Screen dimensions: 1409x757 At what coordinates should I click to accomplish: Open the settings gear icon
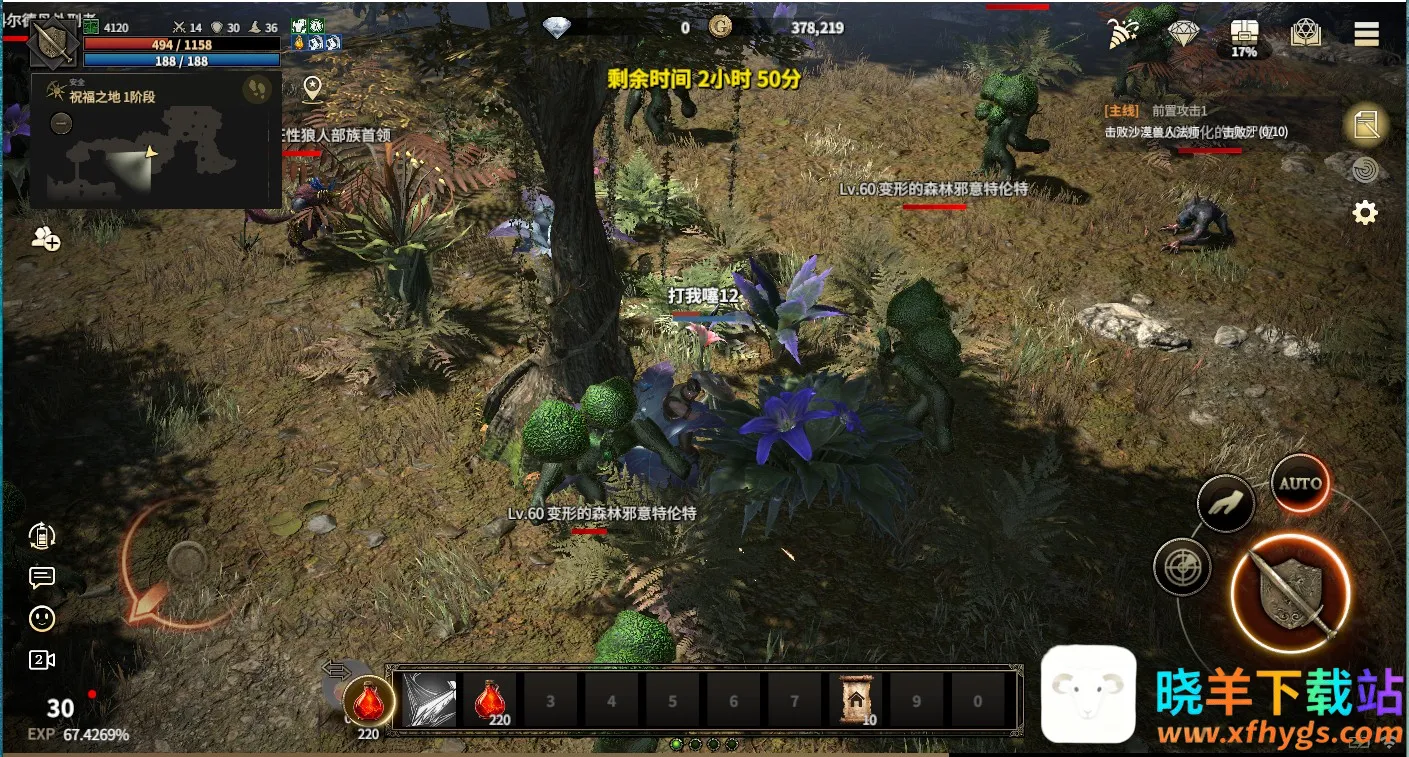point(1366,212)
